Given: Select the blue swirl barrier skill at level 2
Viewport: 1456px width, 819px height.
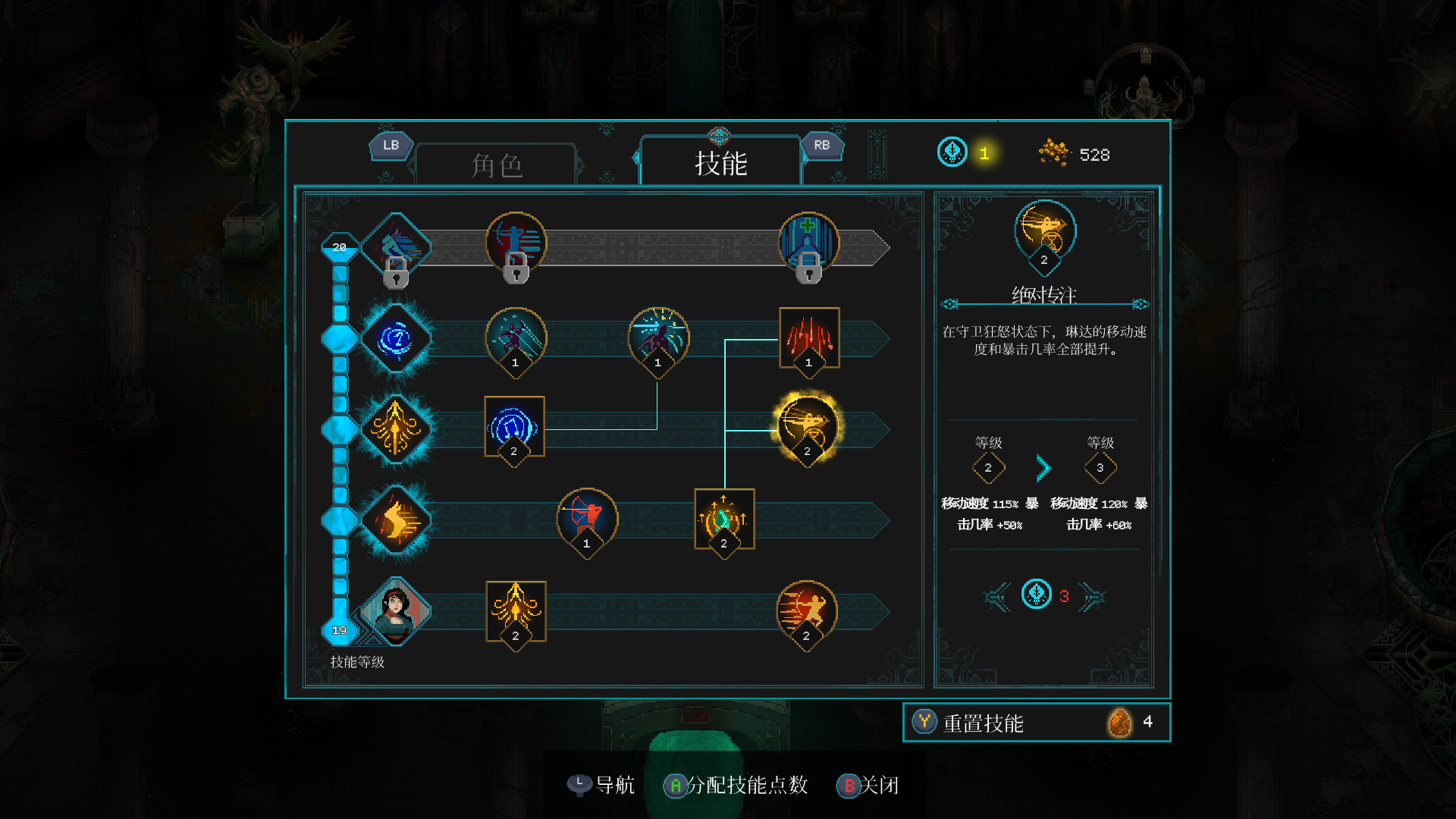Looking at the screenshot, I should [515, 427].
